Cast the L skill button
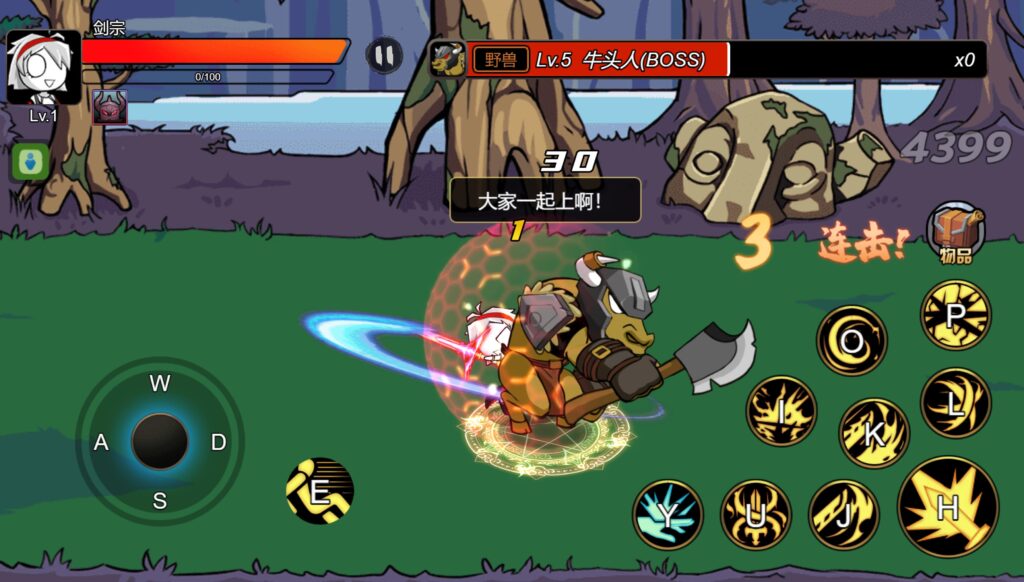Screen dimensions: 1024x582 point(955,403)
